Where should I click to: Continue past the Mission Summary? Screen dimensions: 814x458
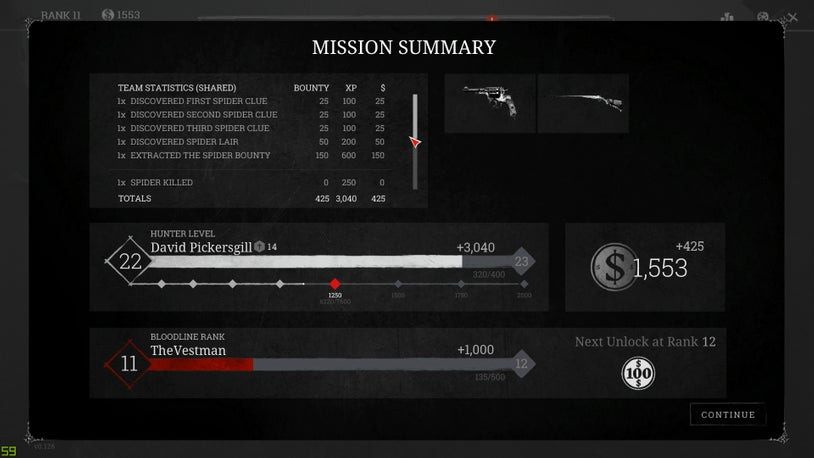point(727,414)
